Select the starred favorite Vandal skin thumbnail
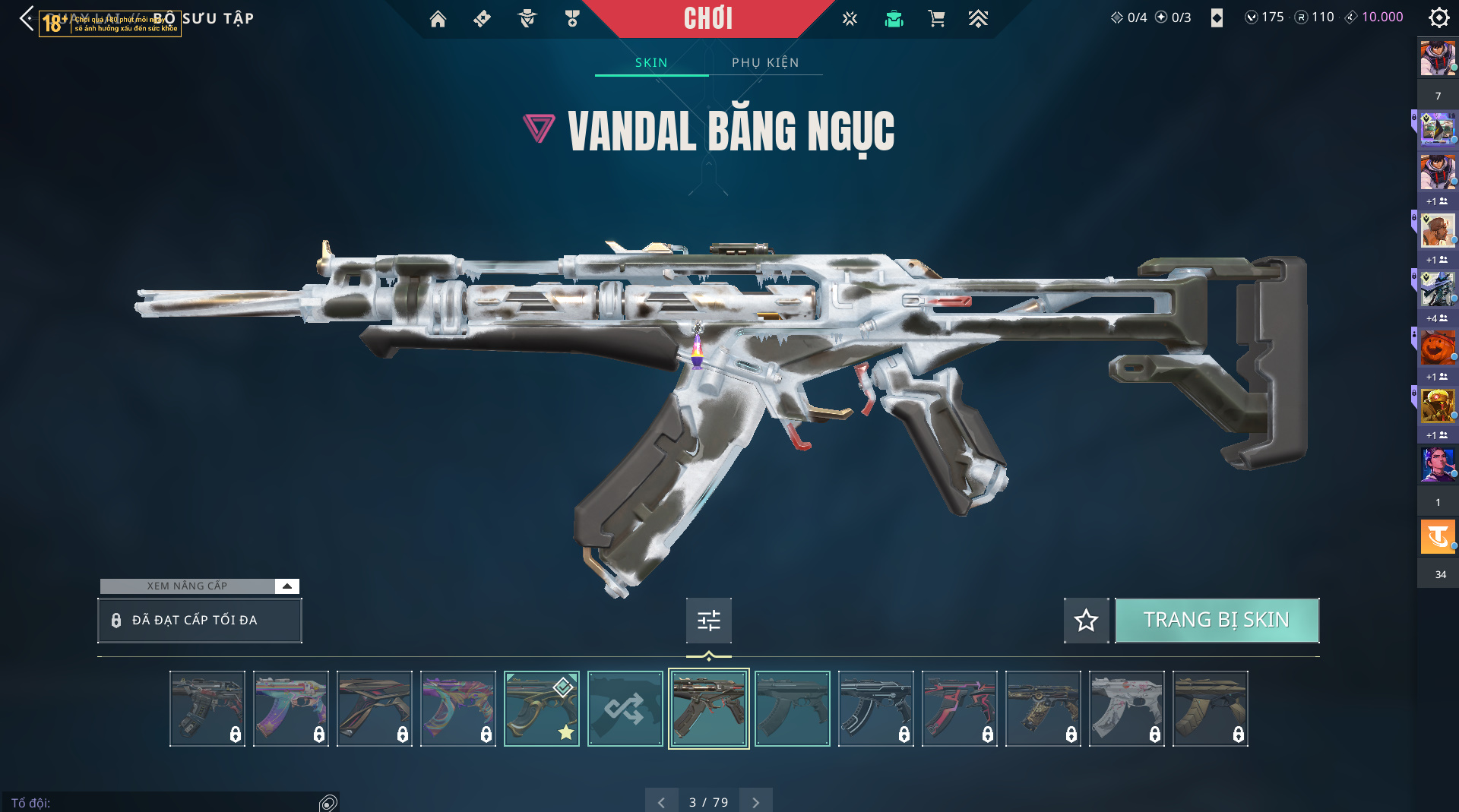This screenshot has height=812, width=1459. 541,709
